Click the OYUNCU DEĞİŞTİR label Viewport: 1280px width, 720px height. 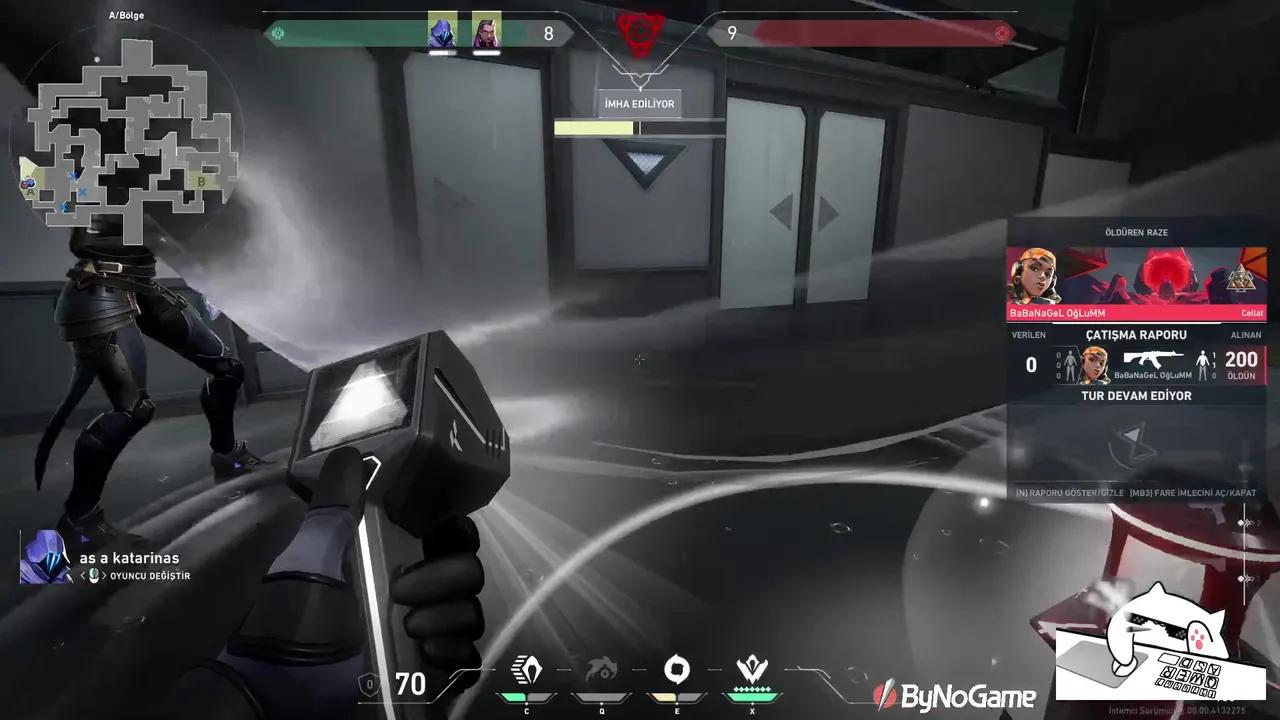pos(152,575)
